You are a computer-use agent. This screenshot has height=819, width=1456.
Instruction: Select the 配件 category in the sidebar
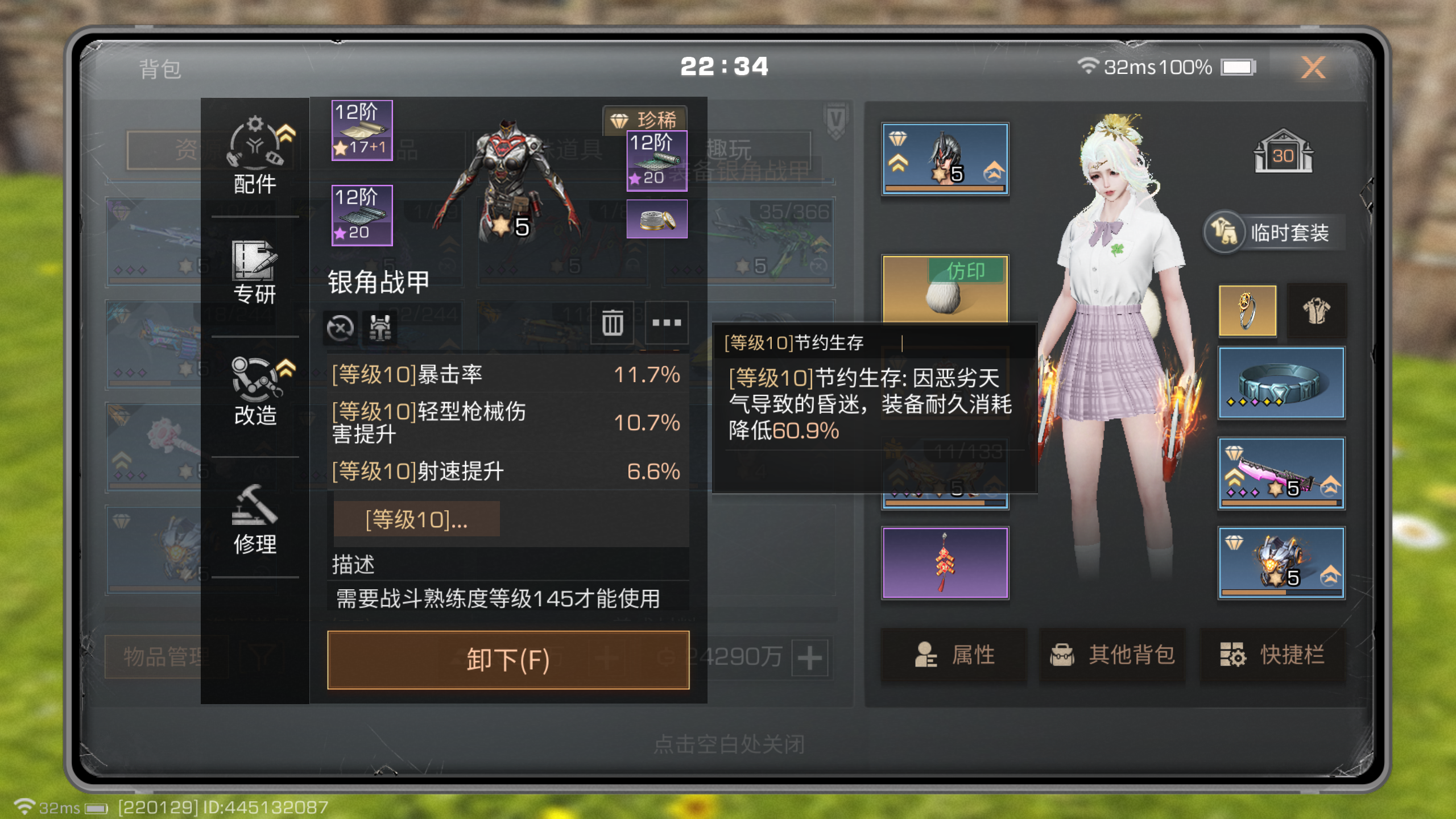(x=254, y=154)
